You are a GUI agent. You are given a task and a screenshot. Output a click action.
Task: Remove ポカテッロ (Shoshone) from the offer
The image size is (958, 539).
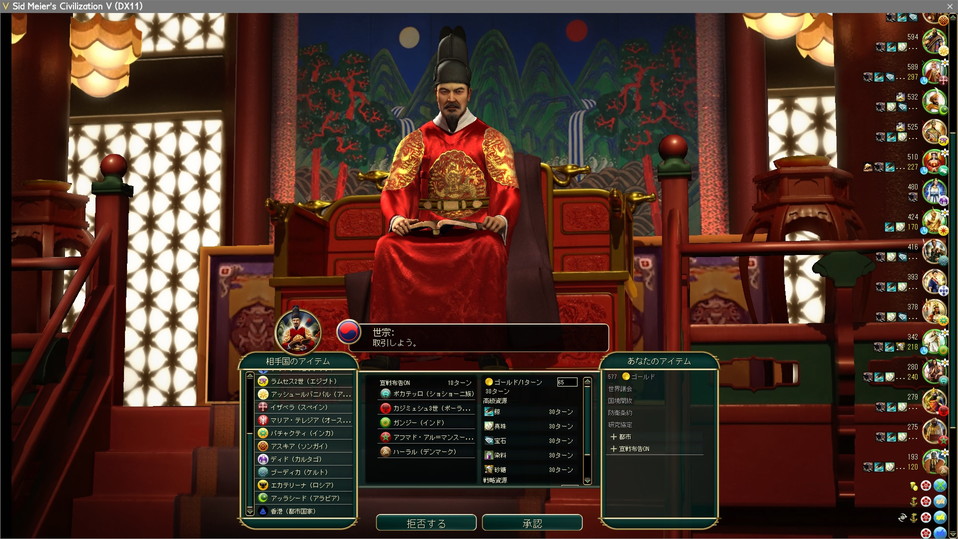(x=426, y=394)
